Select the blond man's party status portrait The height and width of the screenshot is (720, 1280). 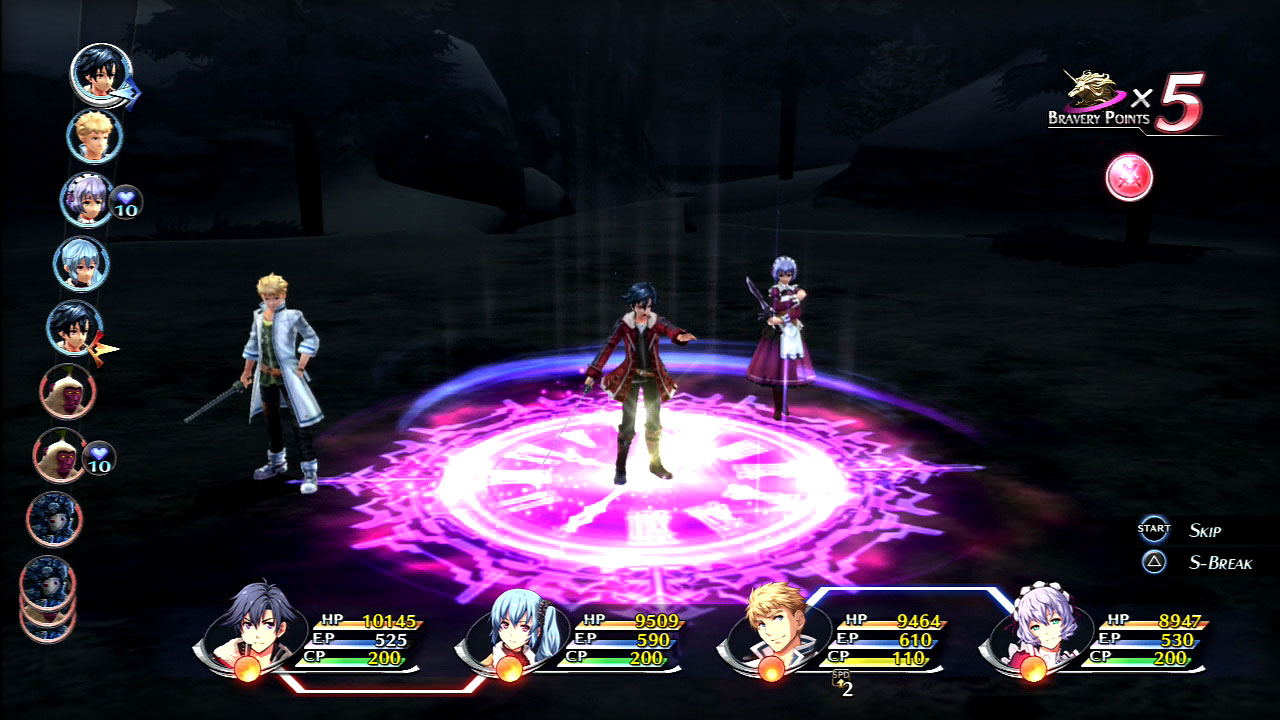pyautogui.click(x=774, y=628)
